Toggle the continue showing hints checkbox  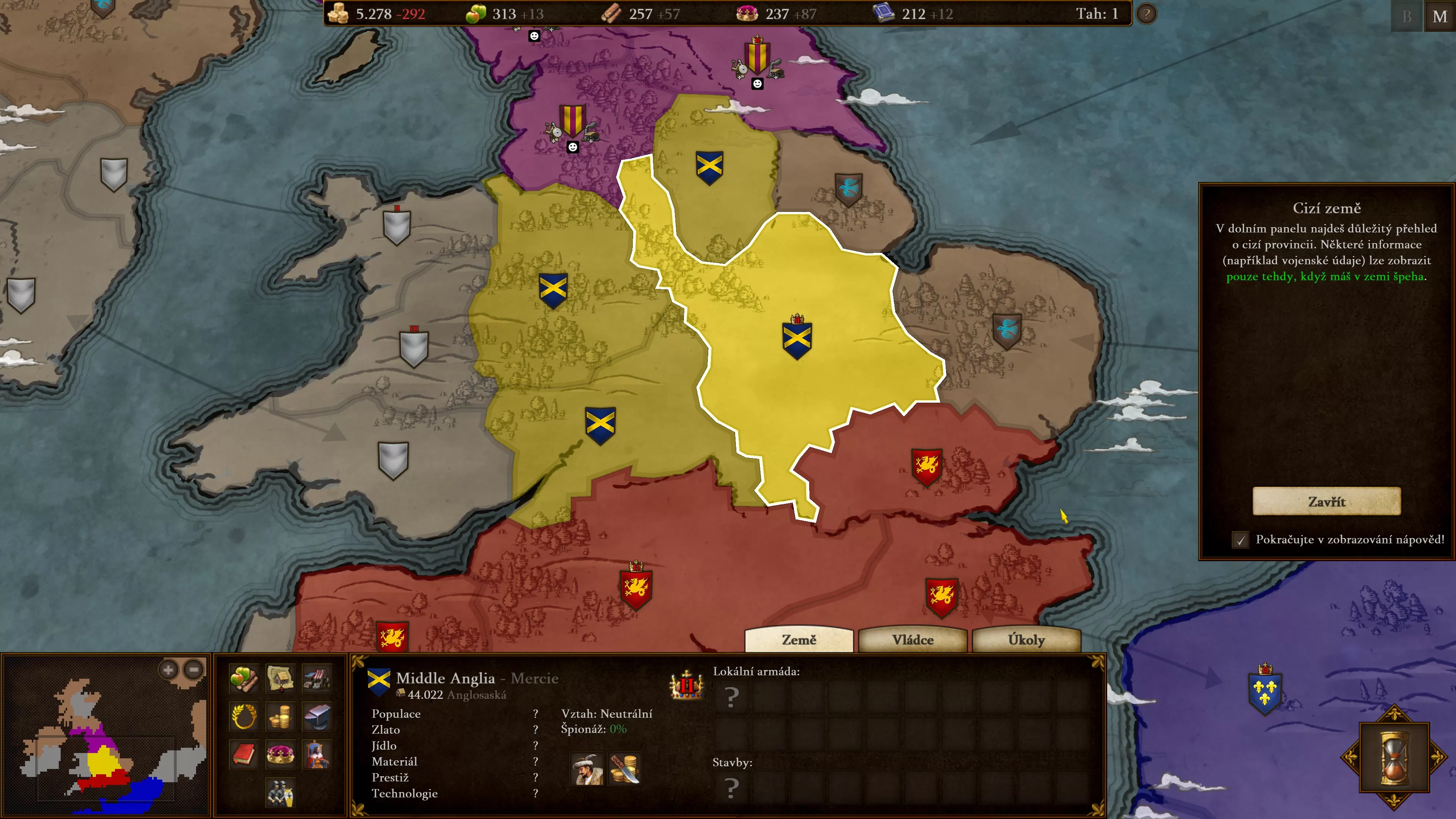coord(1240,540)
